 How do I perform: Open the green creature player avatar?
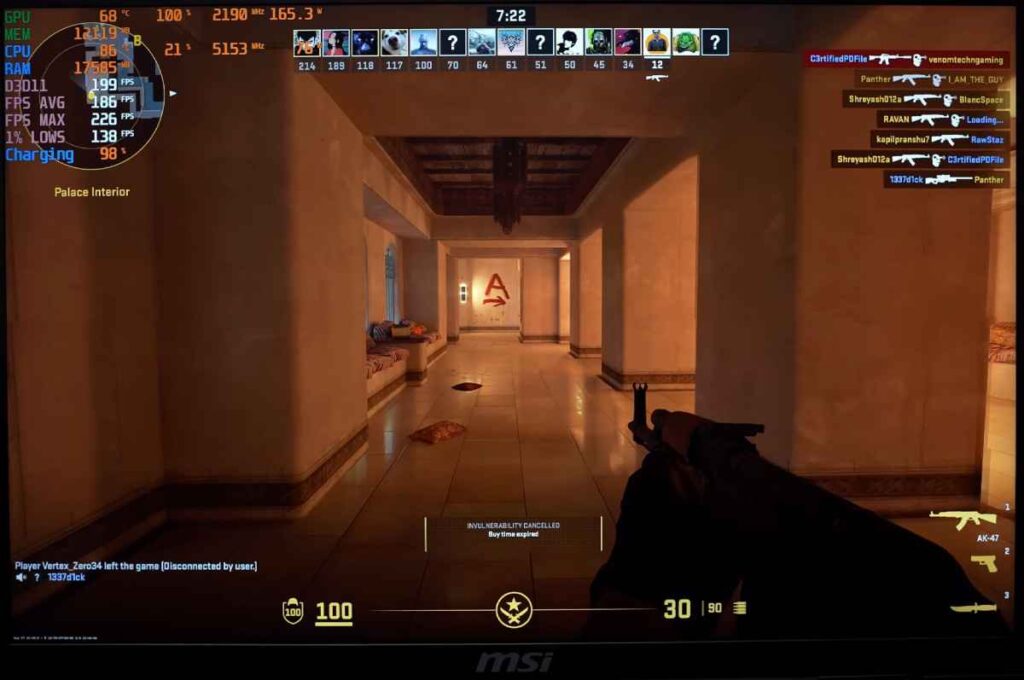click(x=686, y=42)
